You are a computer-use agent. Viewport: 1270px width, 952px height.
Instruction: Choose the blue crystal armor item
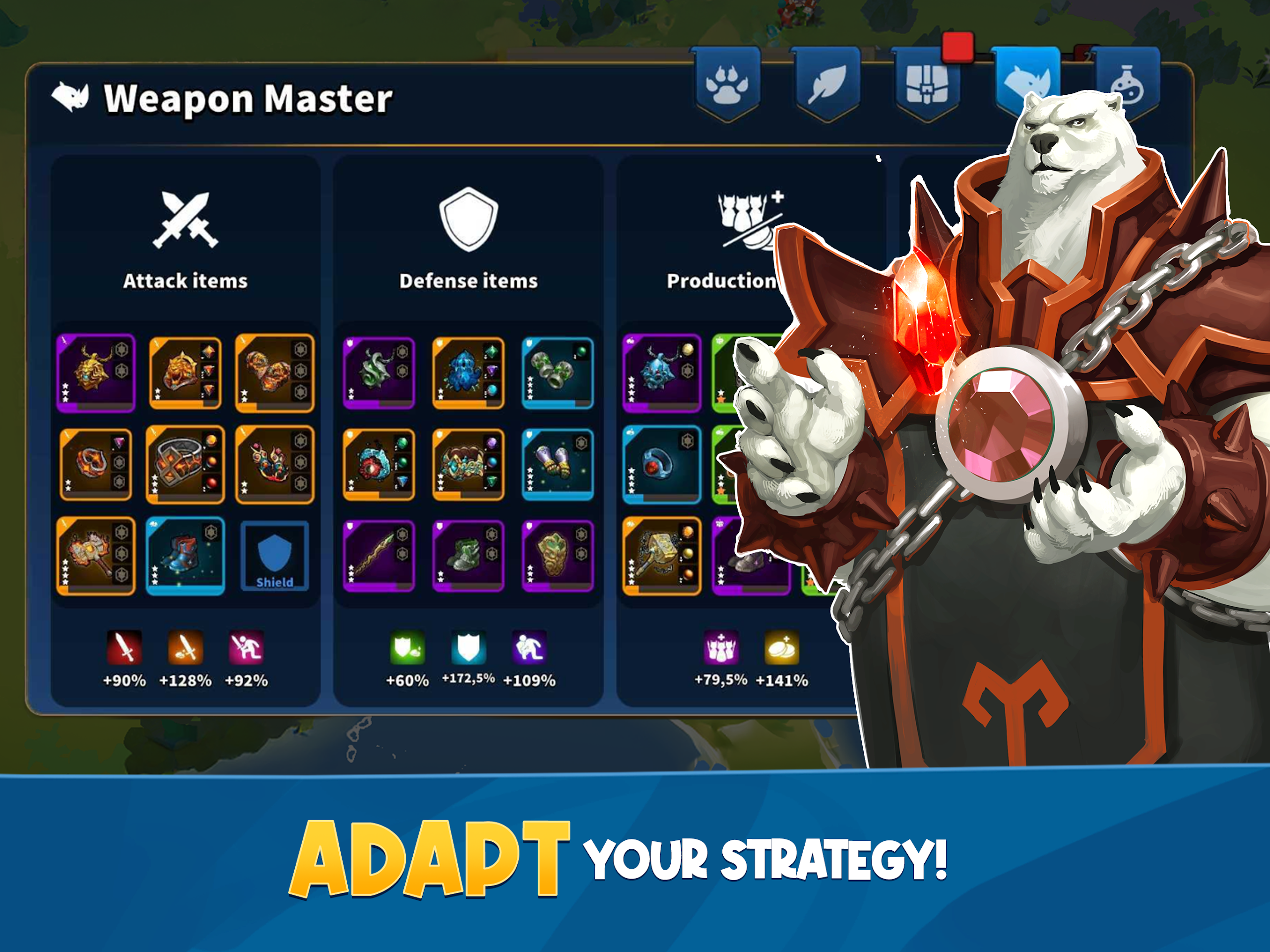468,373
